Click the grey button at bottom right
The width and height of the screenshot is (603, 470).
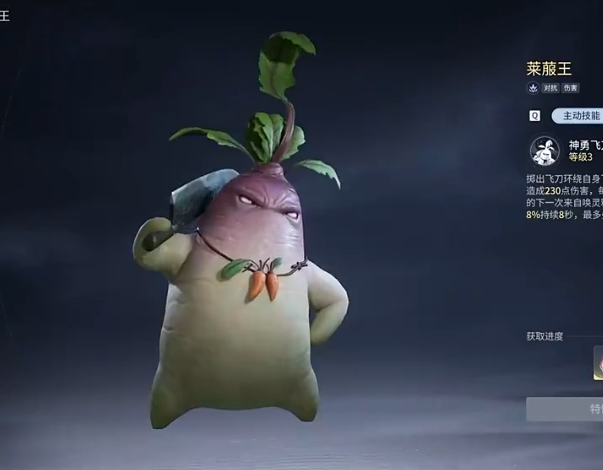pos(566,408)
